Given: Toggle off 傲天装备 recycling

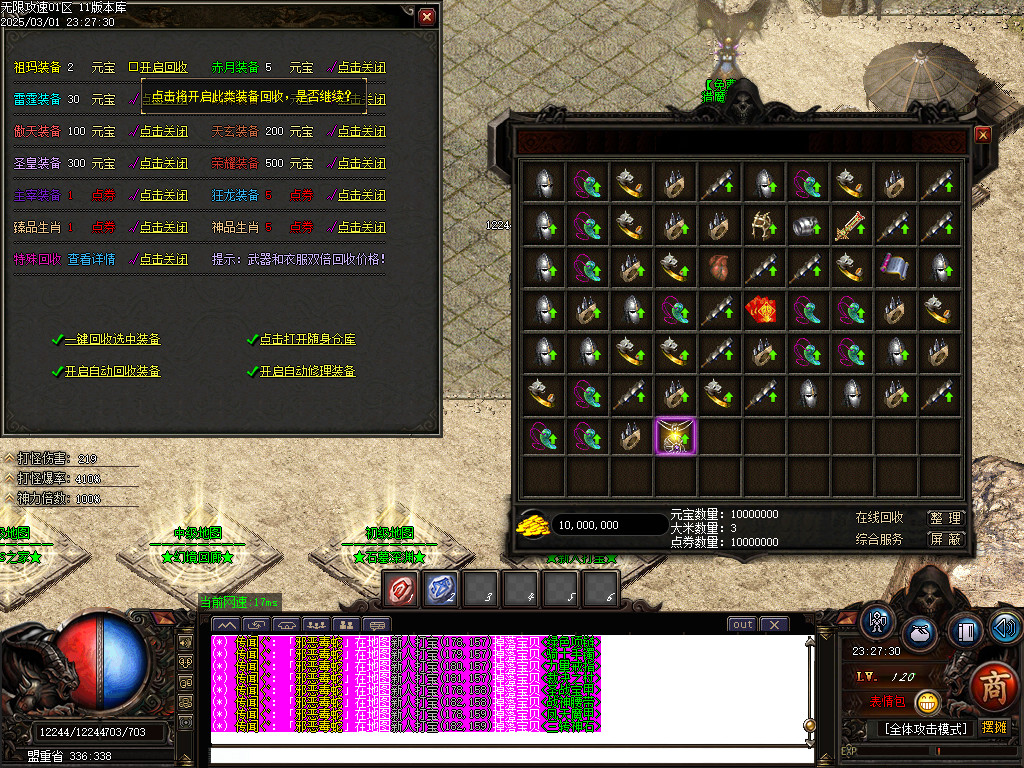Looking at the screenshot, I should pyautogui.click(x=162, y=132).
